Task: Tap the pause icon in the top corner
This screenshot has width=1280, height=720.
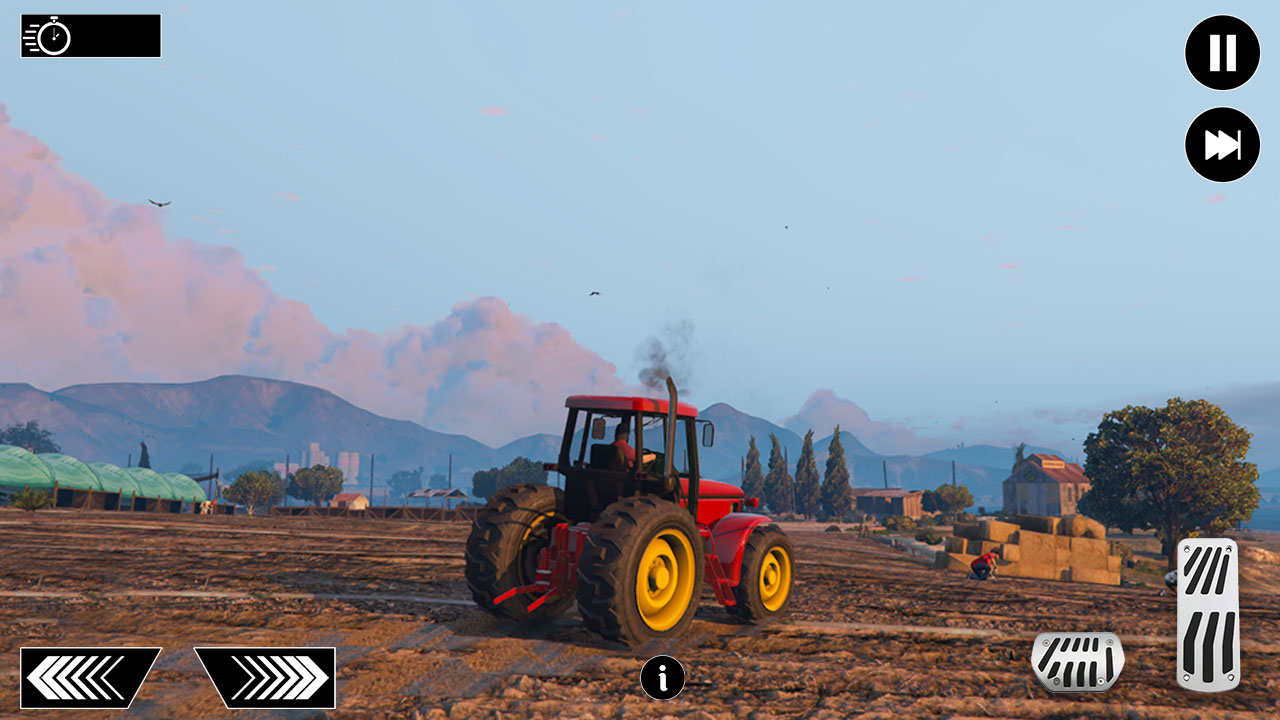Action: coord(1221,52)
